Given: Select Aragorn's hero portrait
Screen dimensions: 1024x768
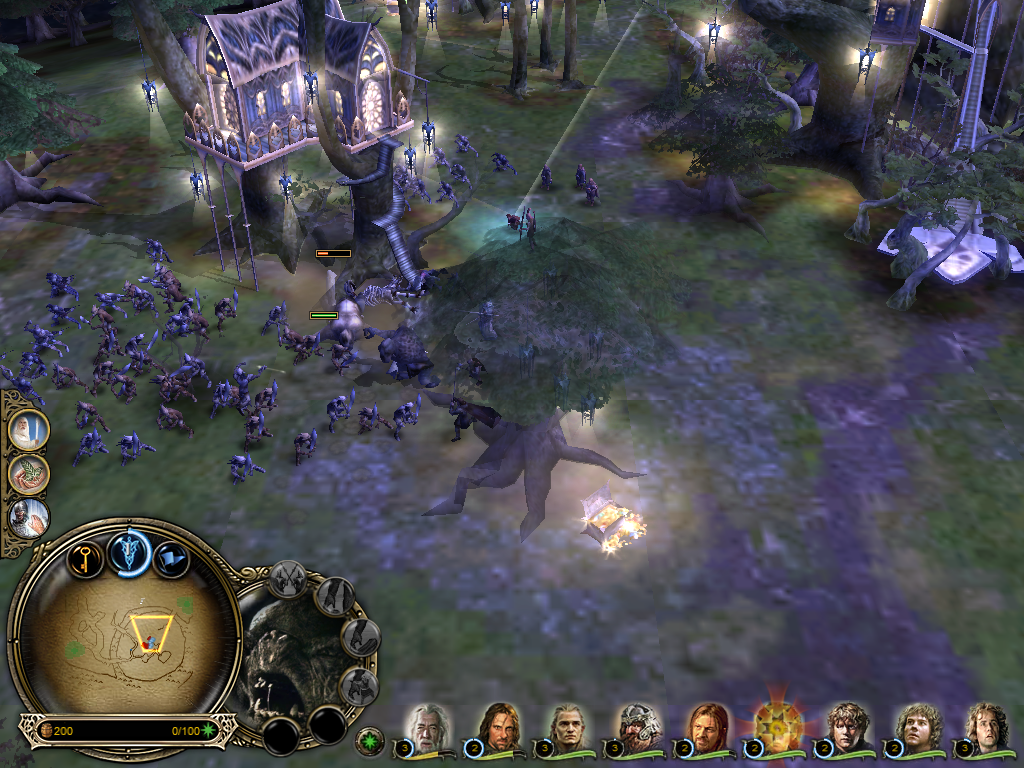Looking at the screenshot, I should 497,728.
